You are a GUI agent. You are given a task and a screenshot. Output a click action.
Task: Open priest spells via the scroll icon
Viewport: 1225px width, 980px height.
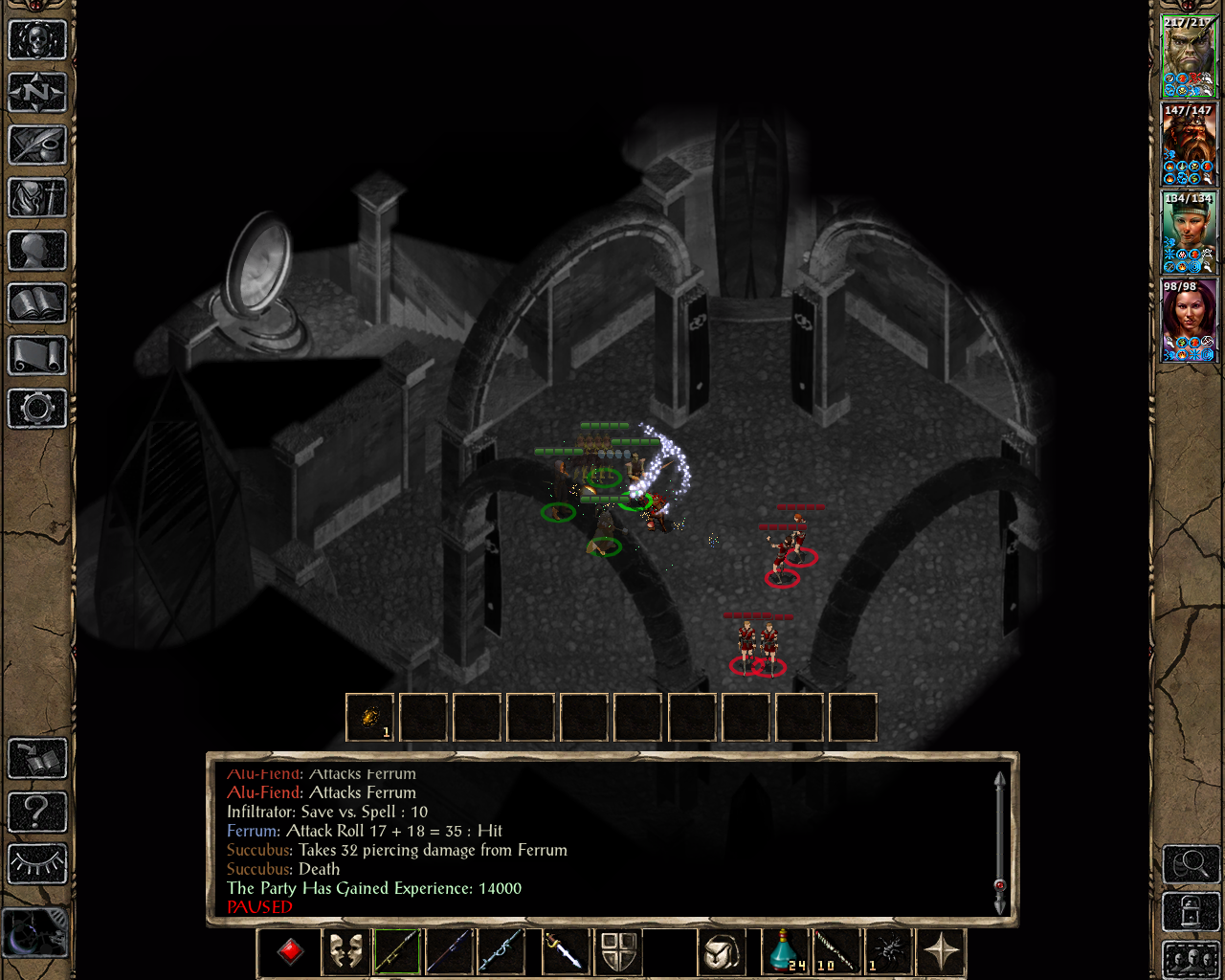(x=38, y=356)
